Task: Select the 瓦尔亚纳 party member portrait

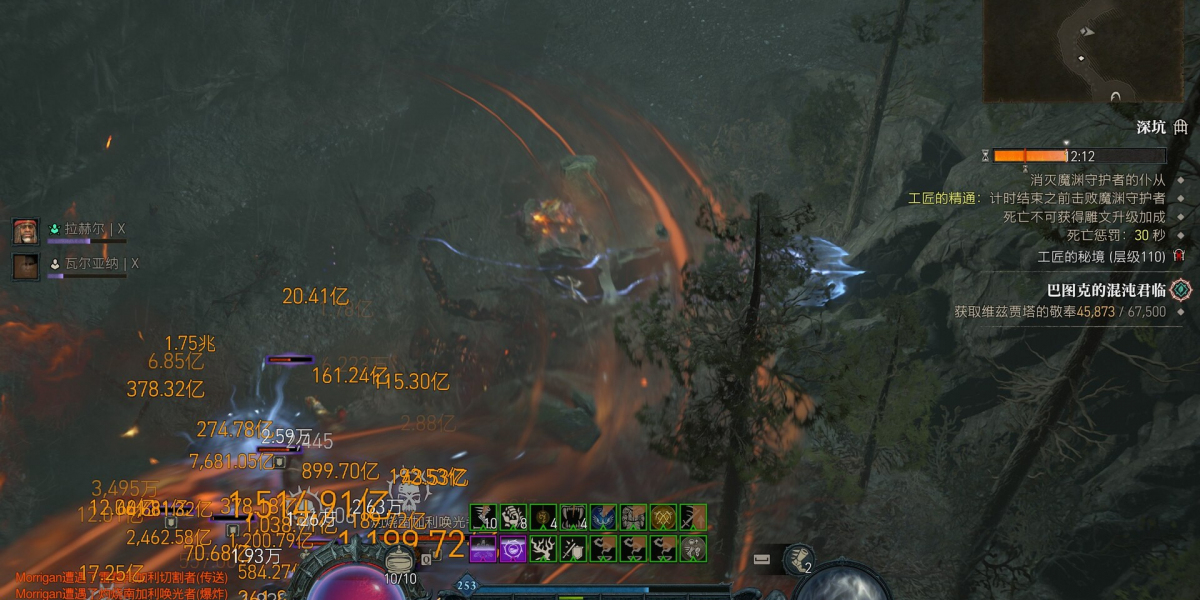Action: (x=25, y=266)
